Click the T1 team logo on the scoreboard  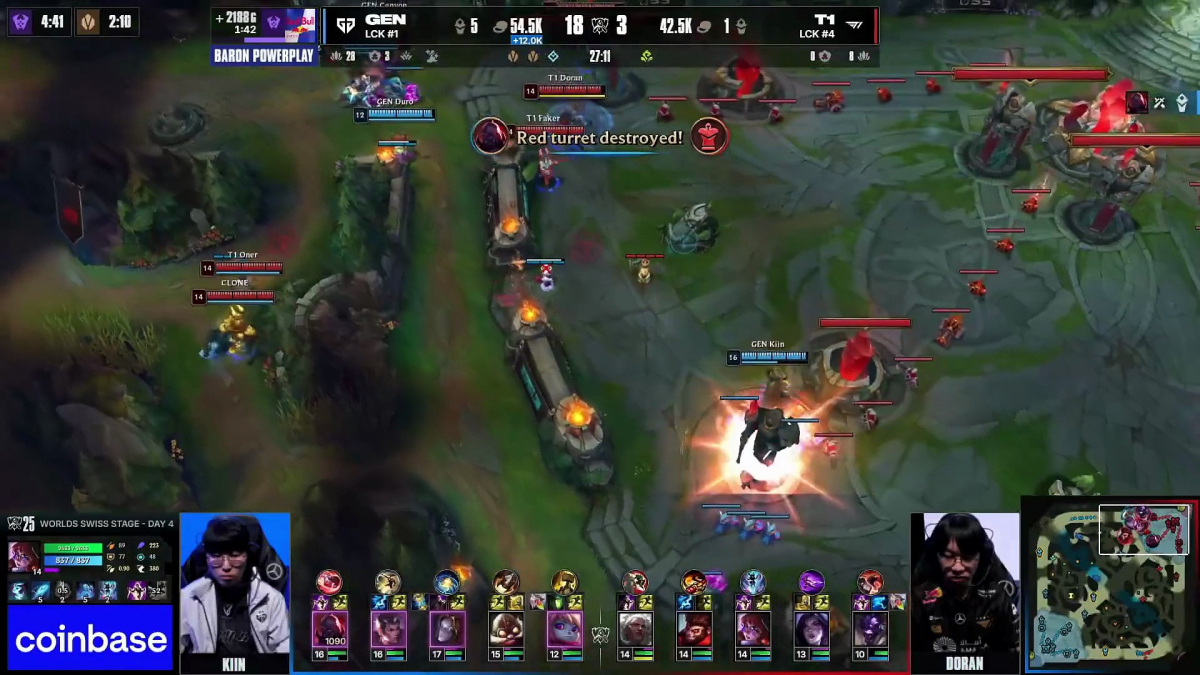tap(856, 26)
